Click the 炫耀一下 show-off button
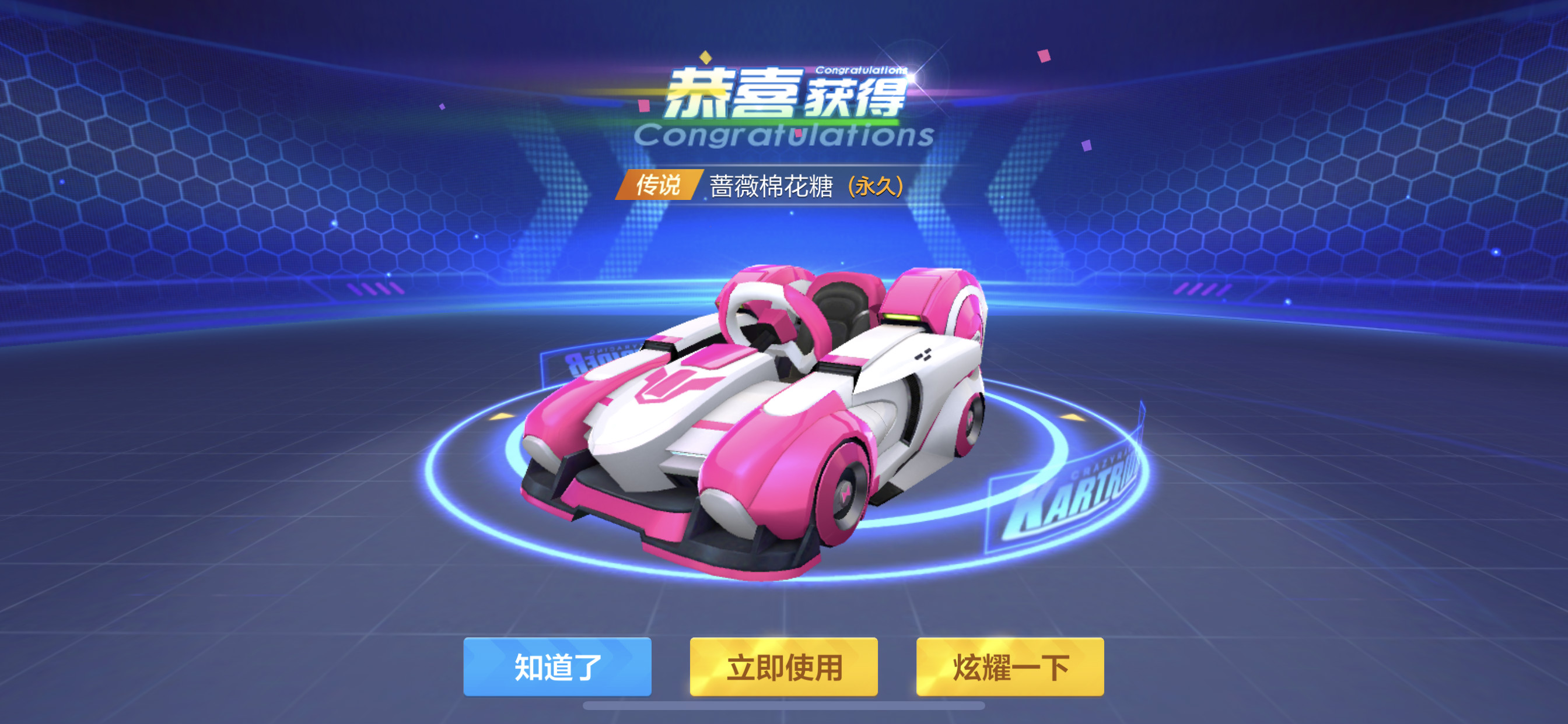The height and width of the screenshot is (724, 1568). pos(1010,667)
